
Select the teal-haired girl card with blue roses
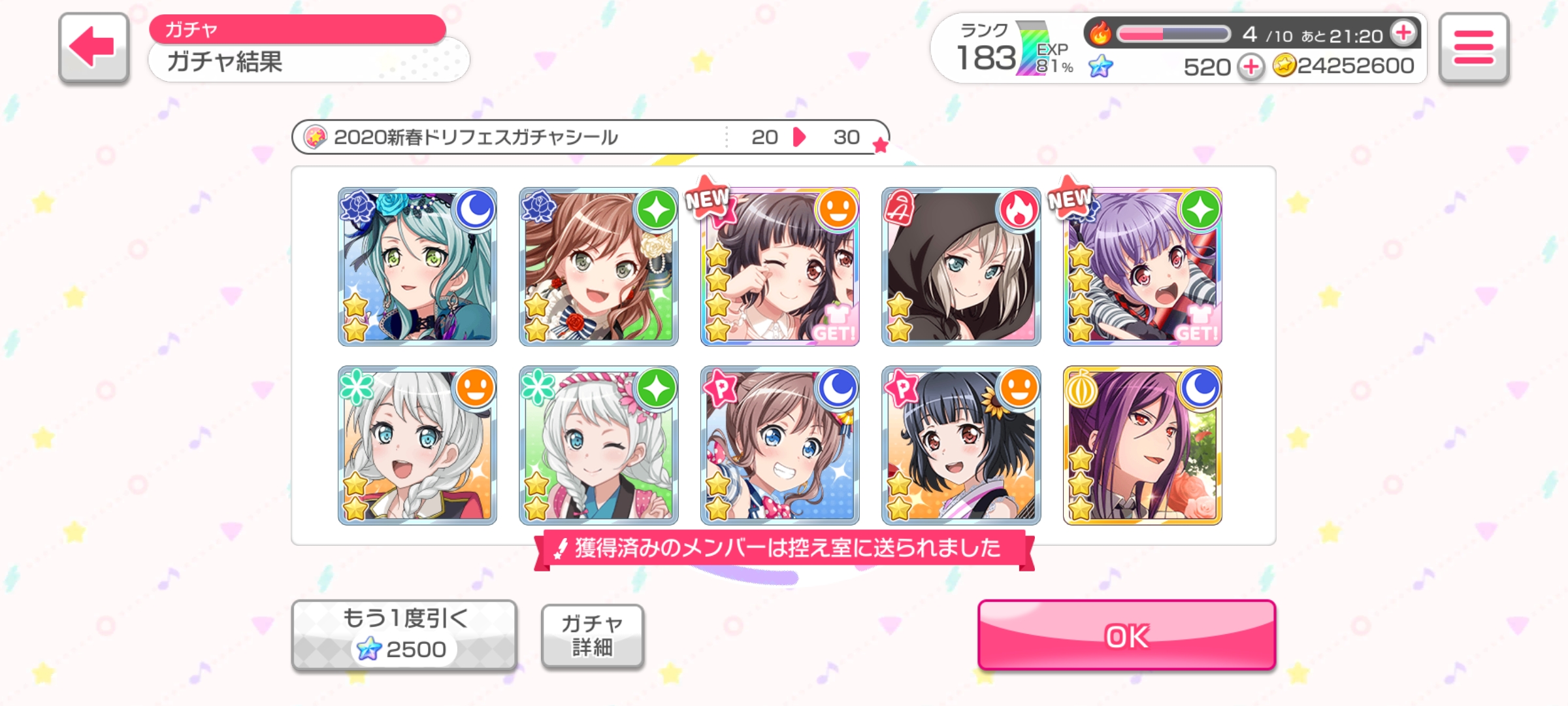(x=417, y=267)
